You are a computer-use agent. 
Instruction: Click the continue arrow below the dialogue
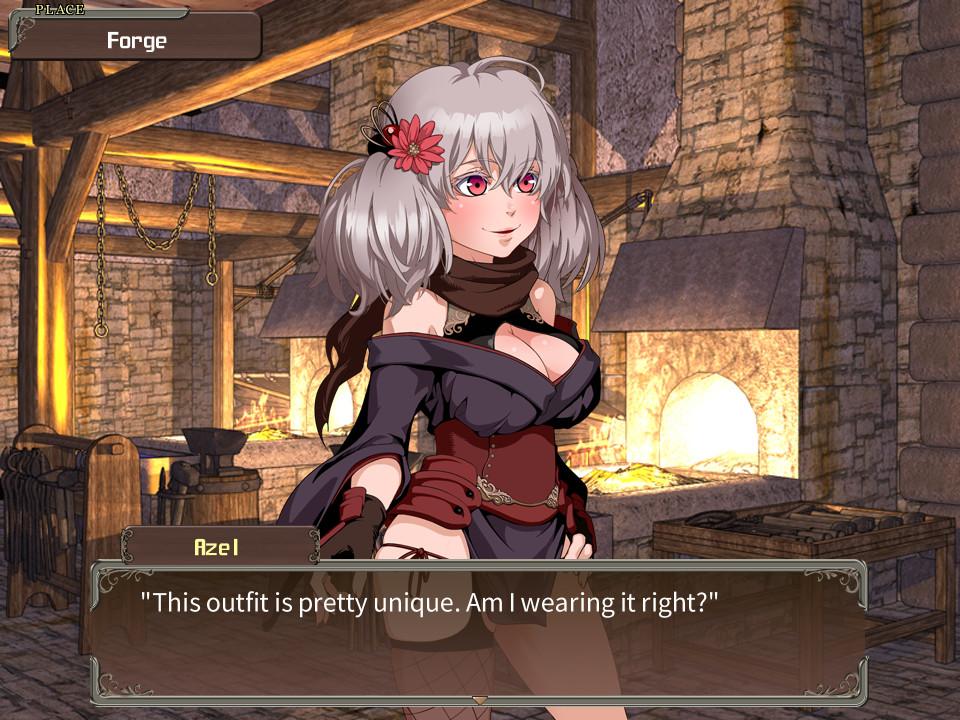coord(480,699)
